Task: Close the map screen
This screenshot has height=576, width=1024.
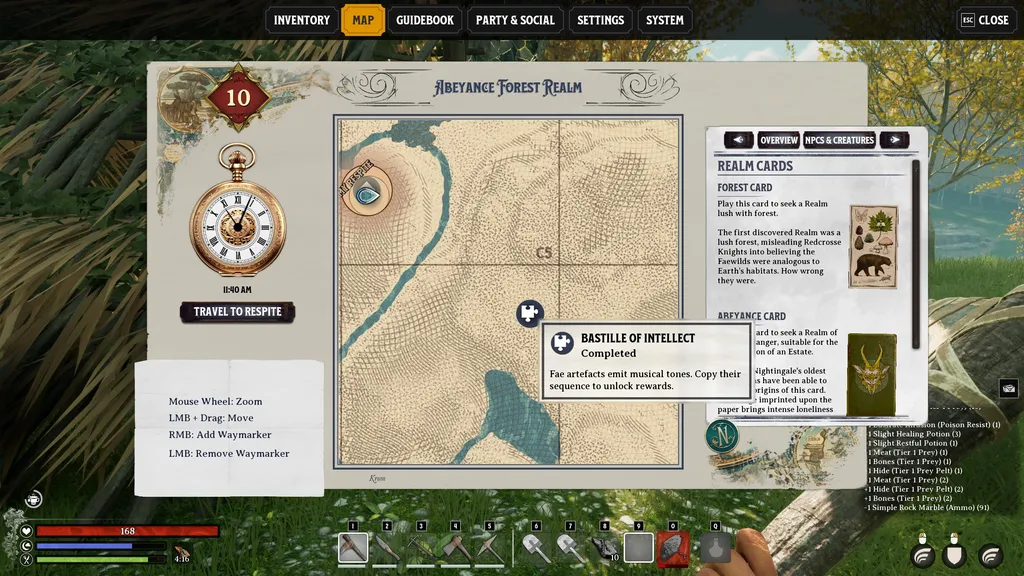Action: [984, 20]
